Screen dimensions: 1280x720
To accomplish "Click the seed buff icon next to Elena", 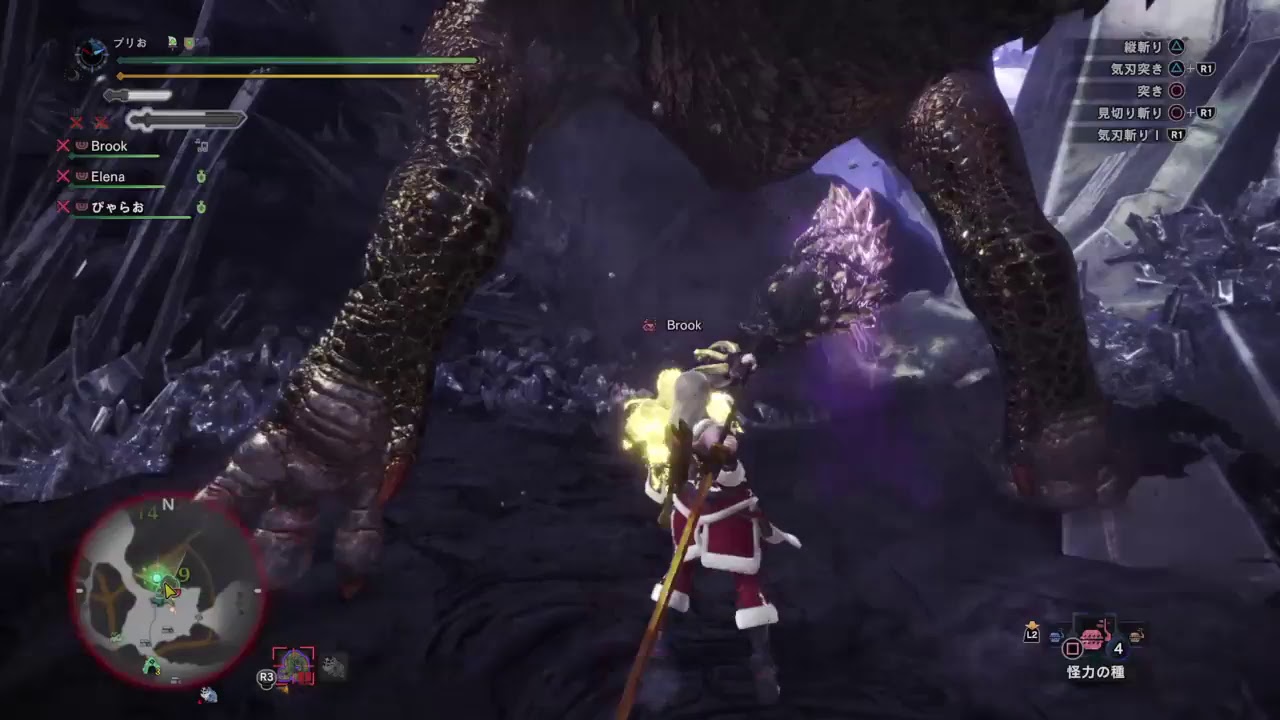I will [x=201, y=178].
